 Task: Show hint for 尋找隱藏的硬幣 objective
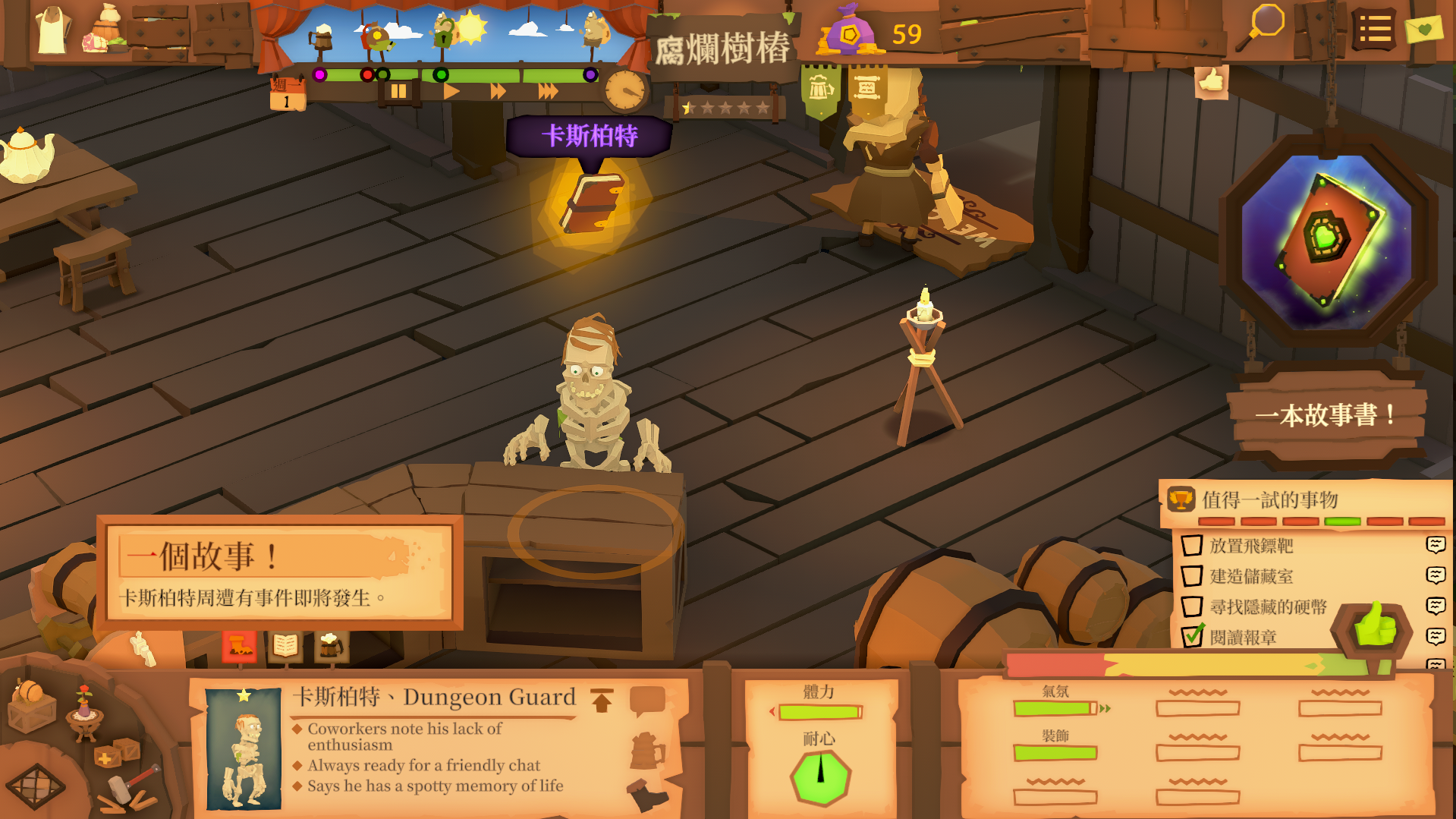[1436, 606]
